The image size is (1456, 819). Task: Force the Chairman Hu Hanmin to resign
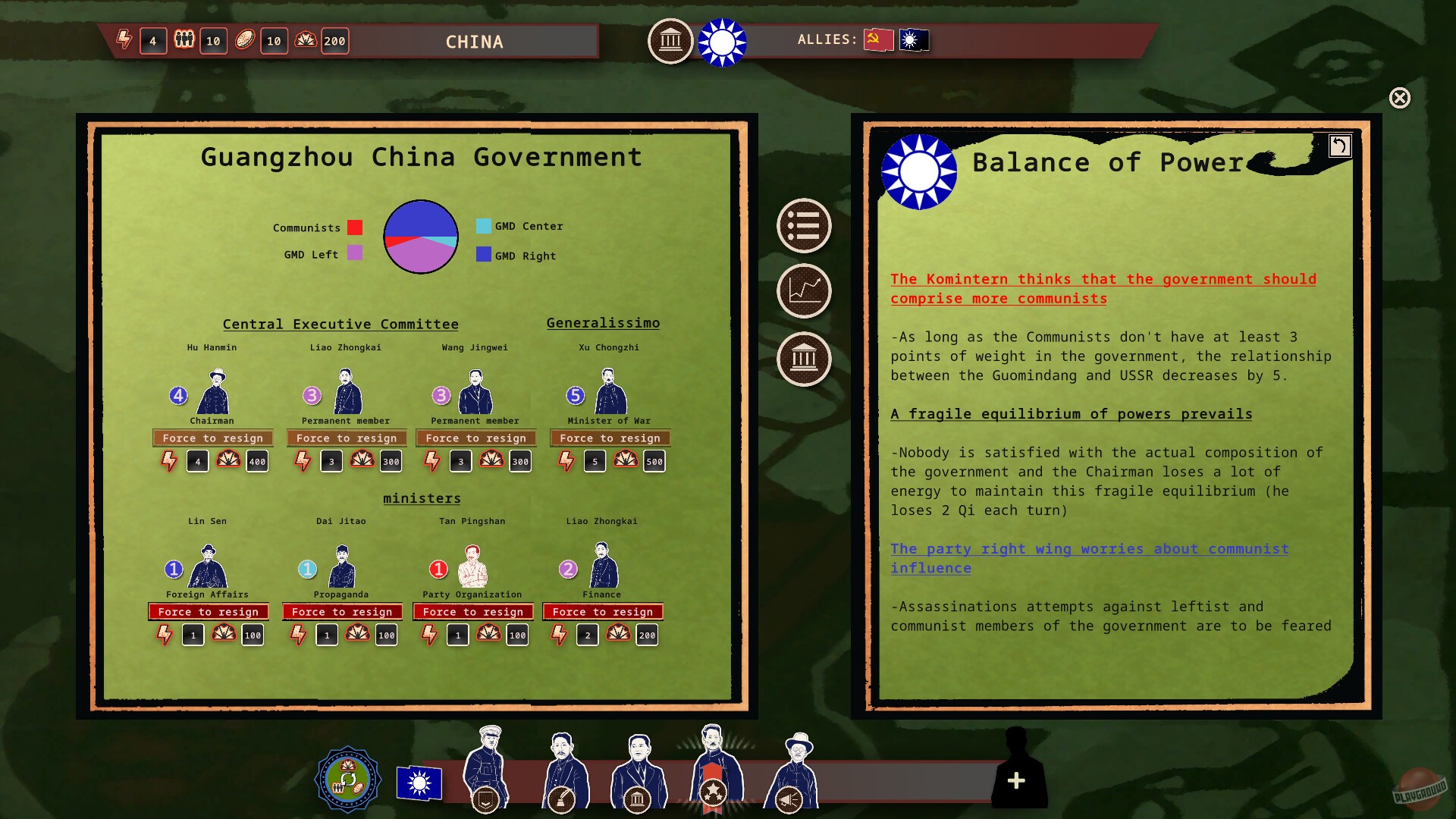[x=212, y=438]
